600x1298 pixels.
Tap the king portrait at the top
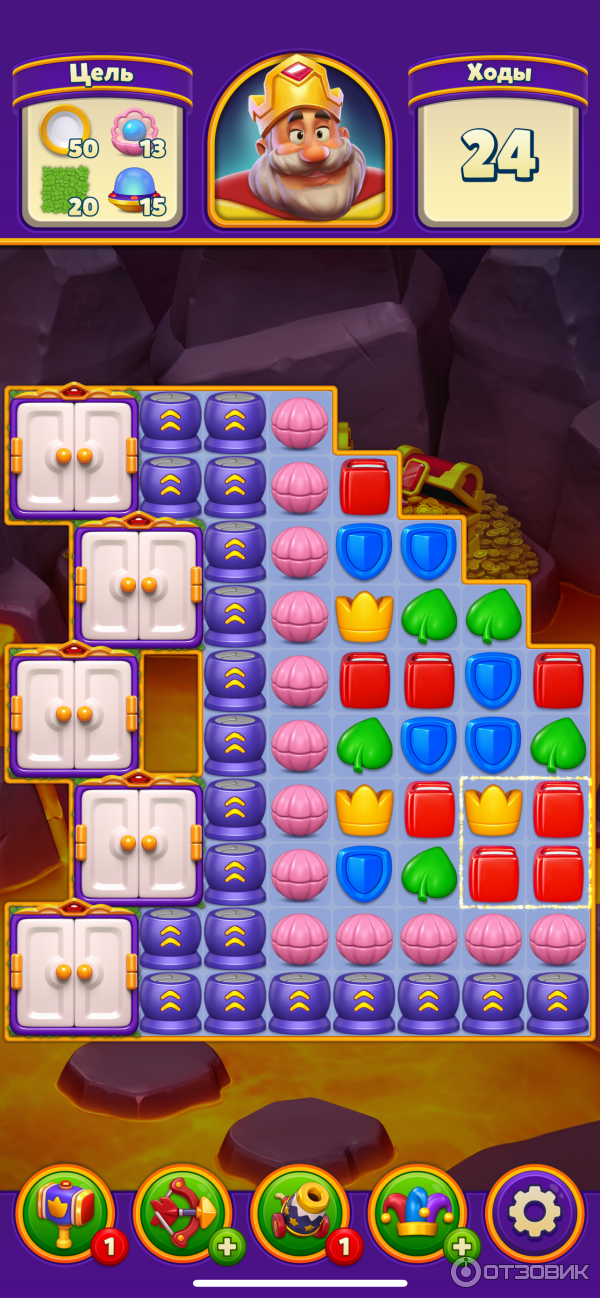click(300, 142)
